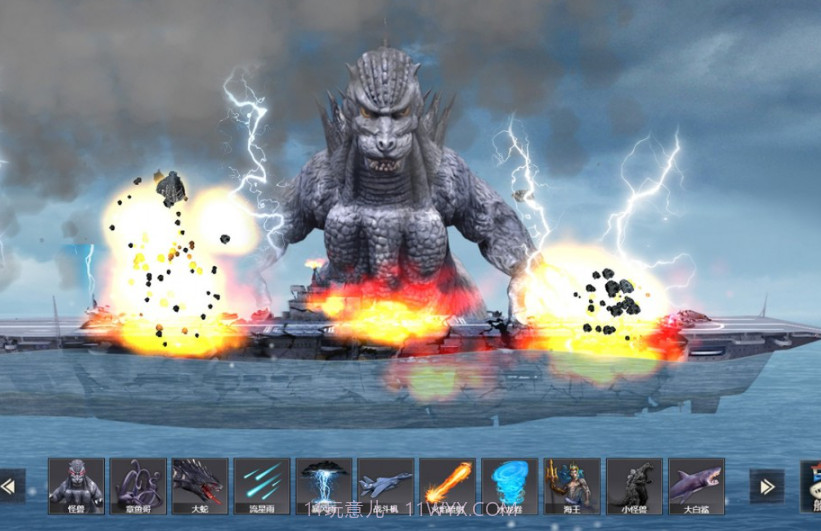Select the 大蛇 serpent slot
Image resolution: width=821 pixels, height=531 pixels.
tap(200, 486)
